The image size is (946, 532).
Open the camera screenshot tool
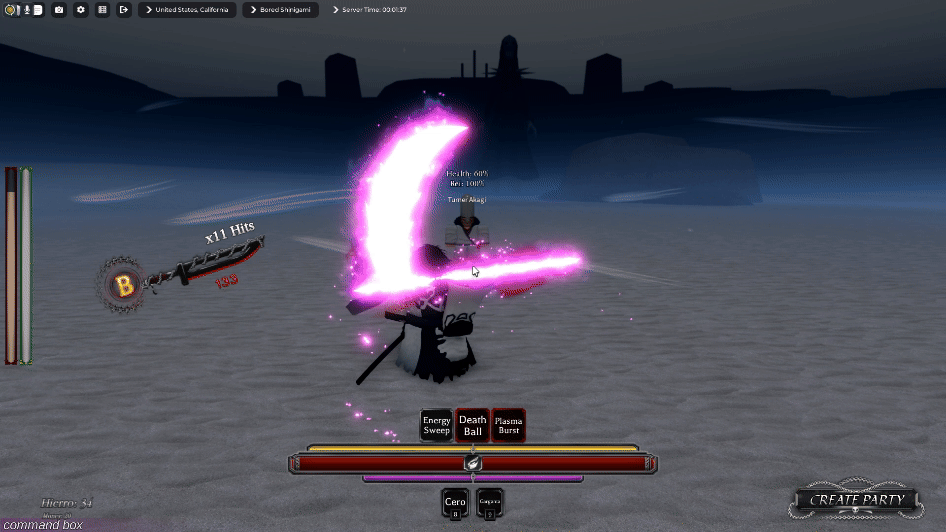tap(59, 10)
